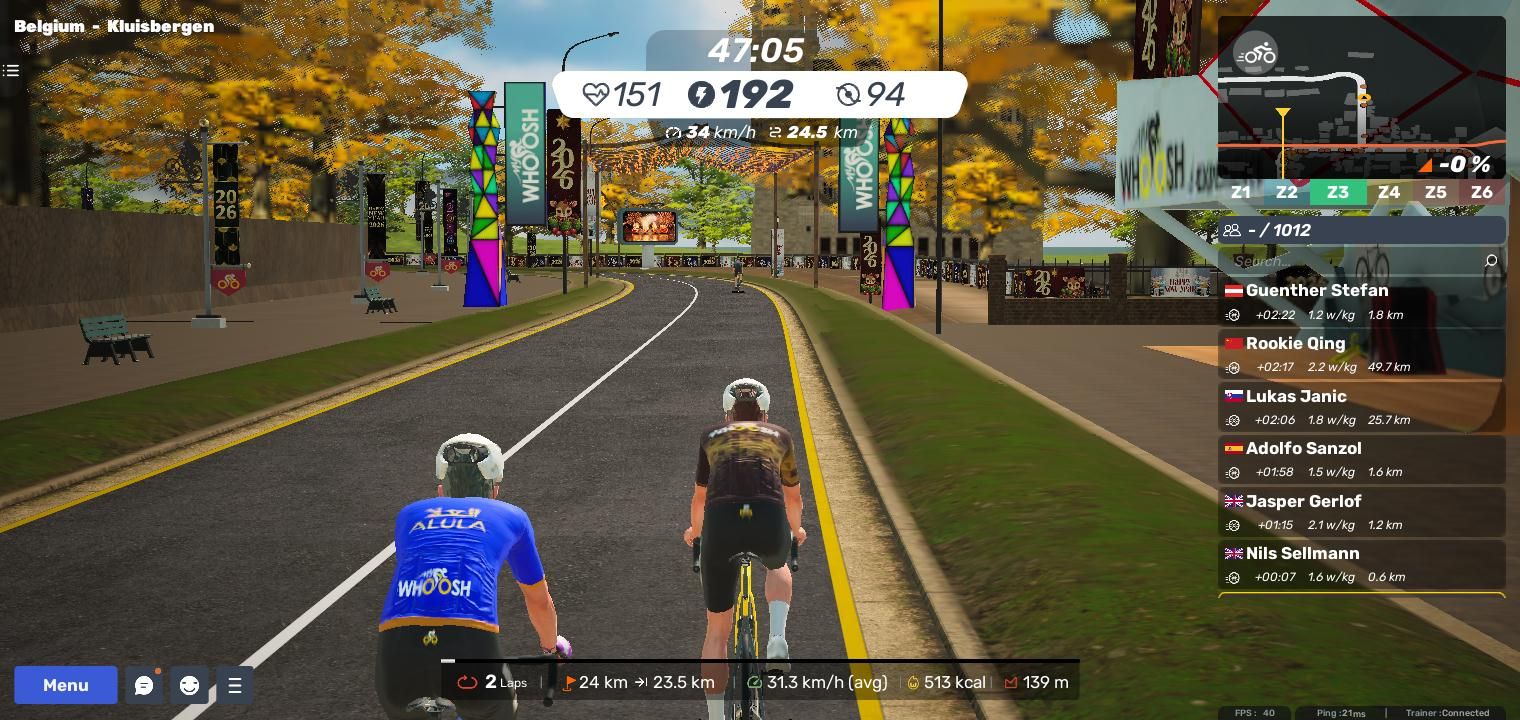
Task: Open the smiley face emote button
Action: 189,685
